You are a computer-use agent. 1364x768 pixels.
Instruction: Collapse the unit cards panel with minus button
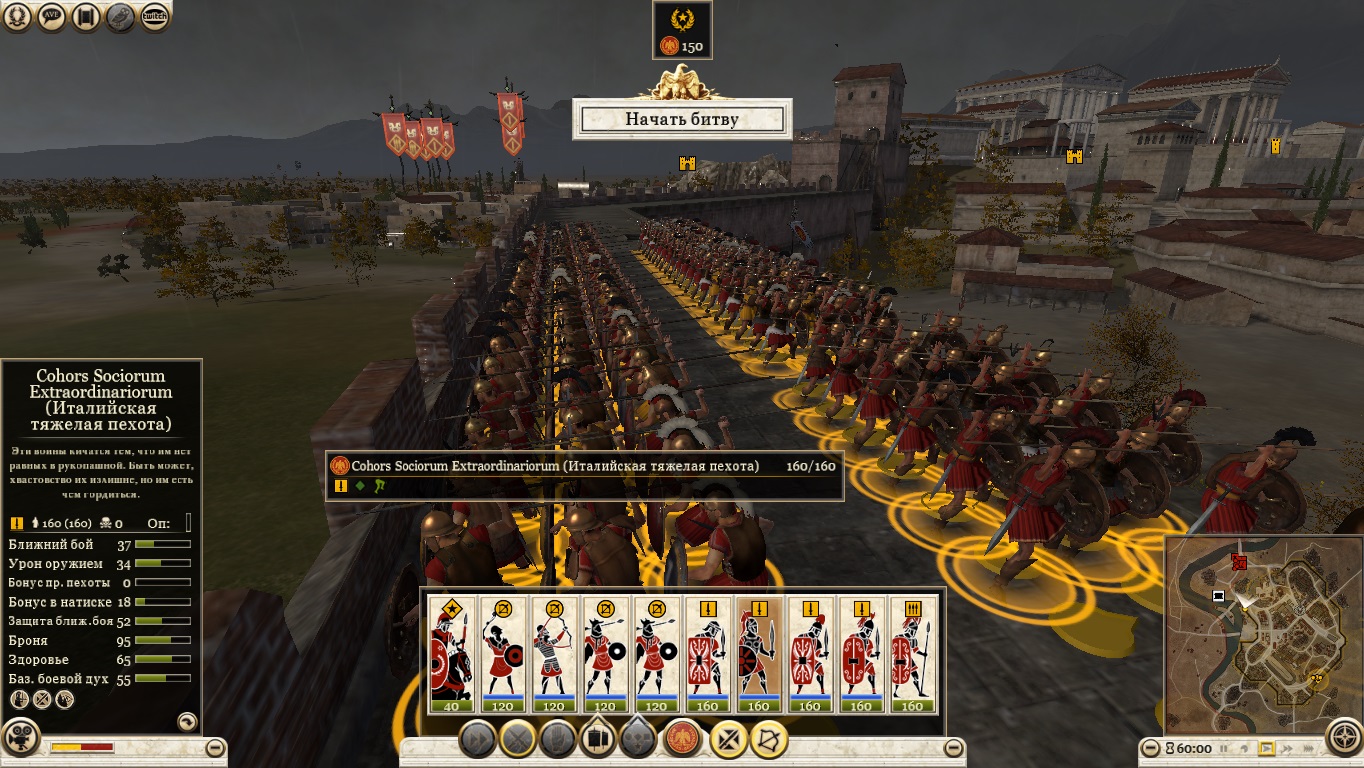pos(954,747)
